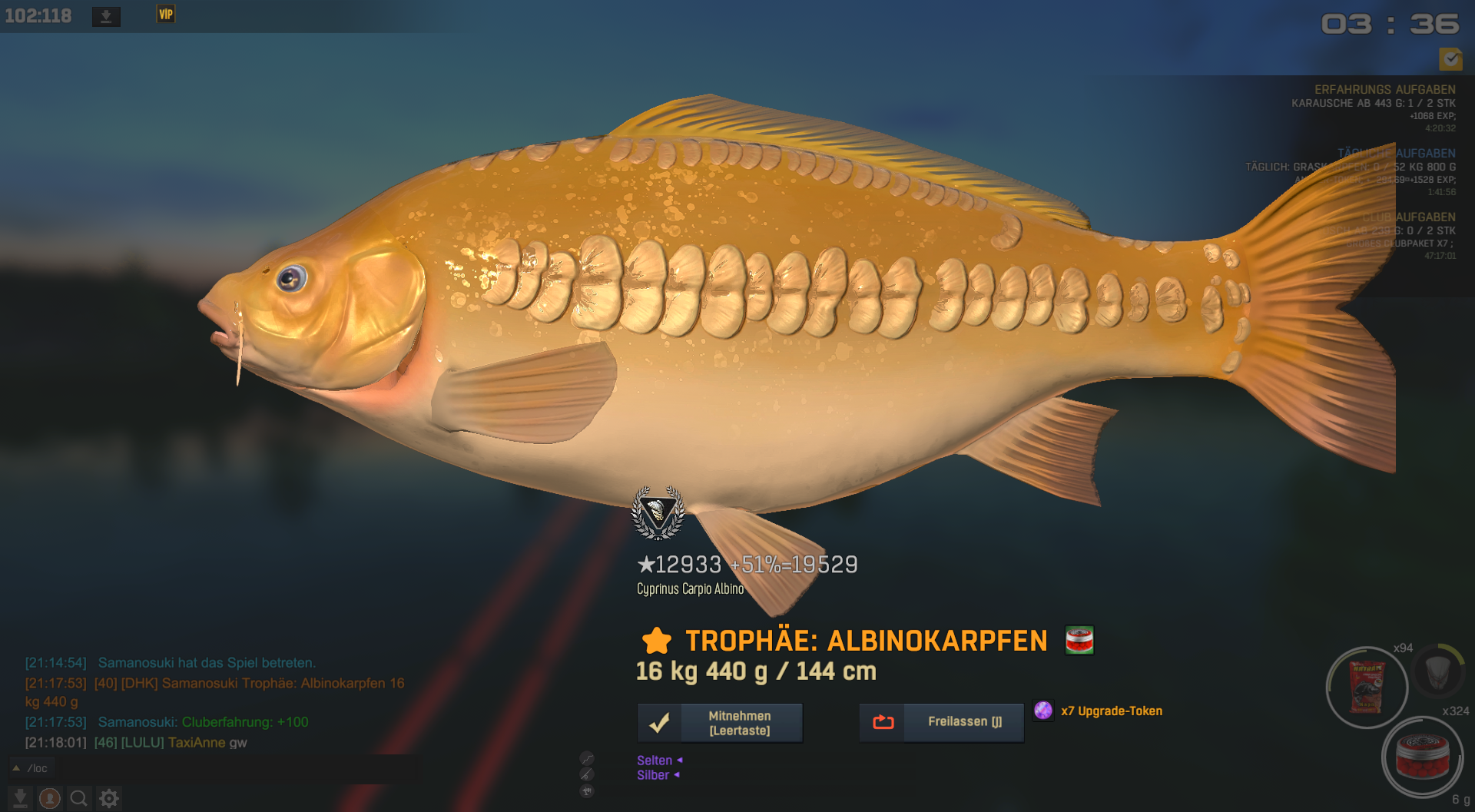Viewport: 1475px width, 812px height.
Task: Open the VIP badge
Action: tap(166, 15)
